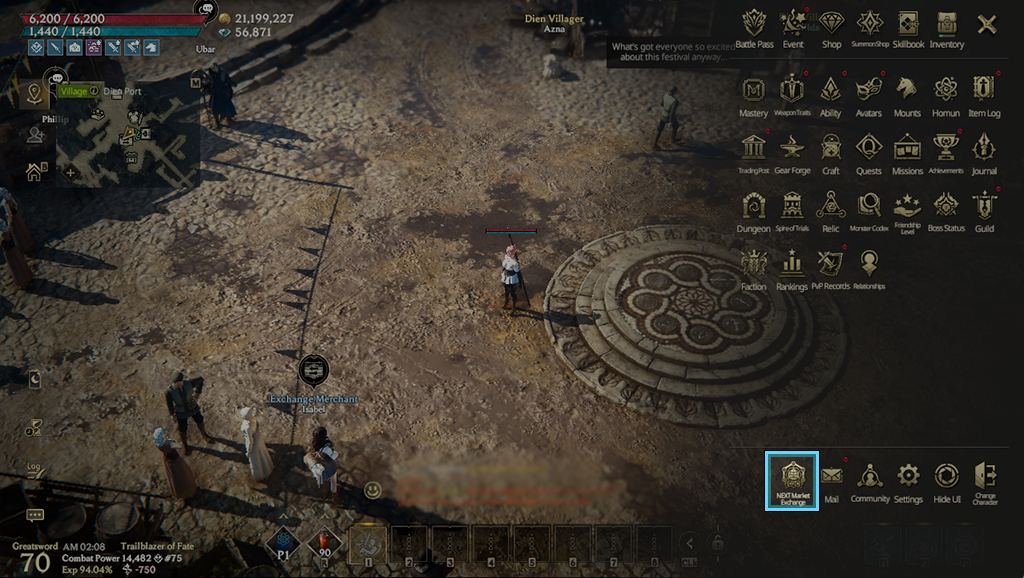Open the Guild panel

(x=985, y=208)
